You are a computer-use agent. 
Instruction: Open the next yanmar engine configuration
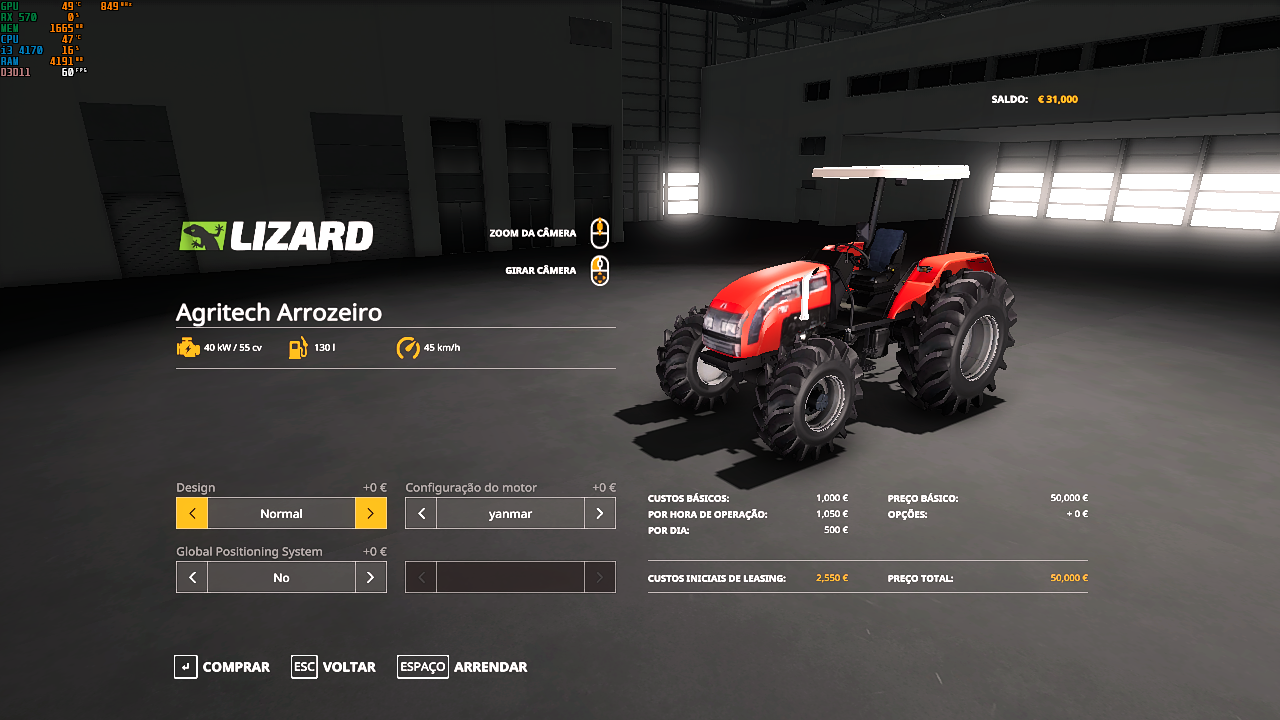599,512
